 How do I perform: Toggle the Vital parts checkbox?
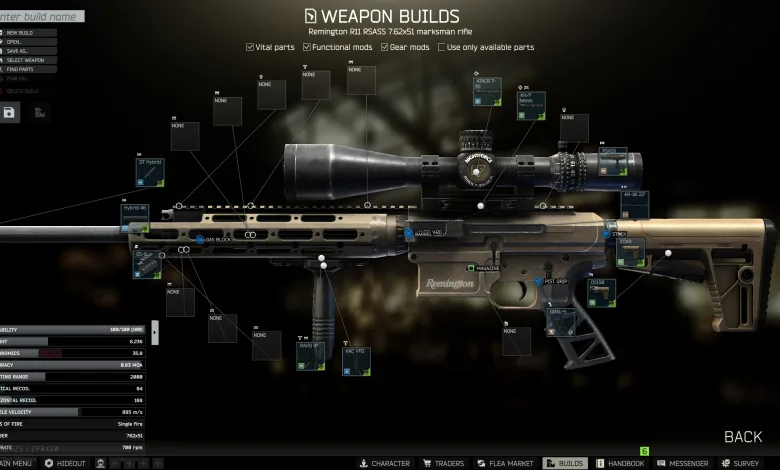point(250,47)
